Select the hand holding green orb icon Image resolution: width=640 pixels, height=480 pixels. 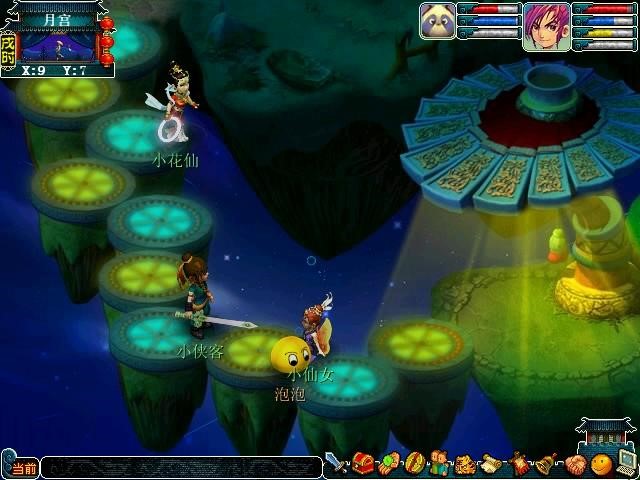(389, 464)
